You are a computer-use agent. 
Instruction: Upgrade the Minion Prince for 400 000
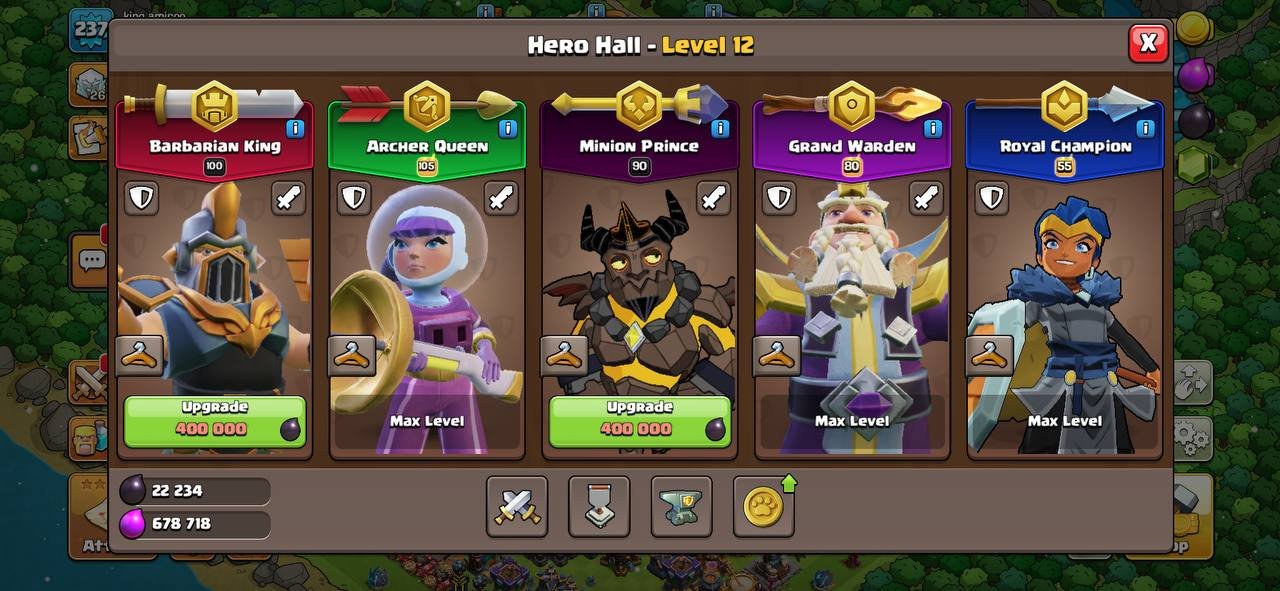[x=639, y=420]
